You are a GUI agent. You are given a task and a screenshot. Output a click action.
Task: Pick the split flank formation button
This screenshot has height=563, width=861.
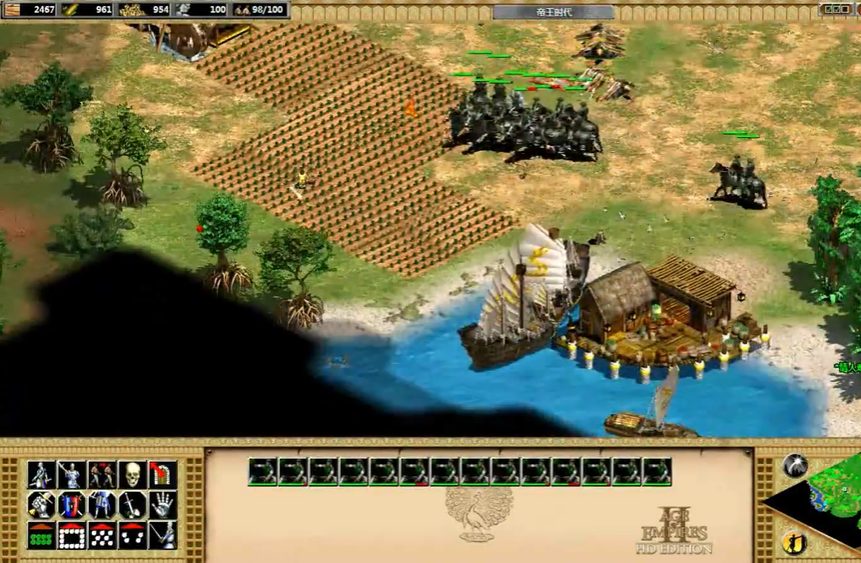131,536
